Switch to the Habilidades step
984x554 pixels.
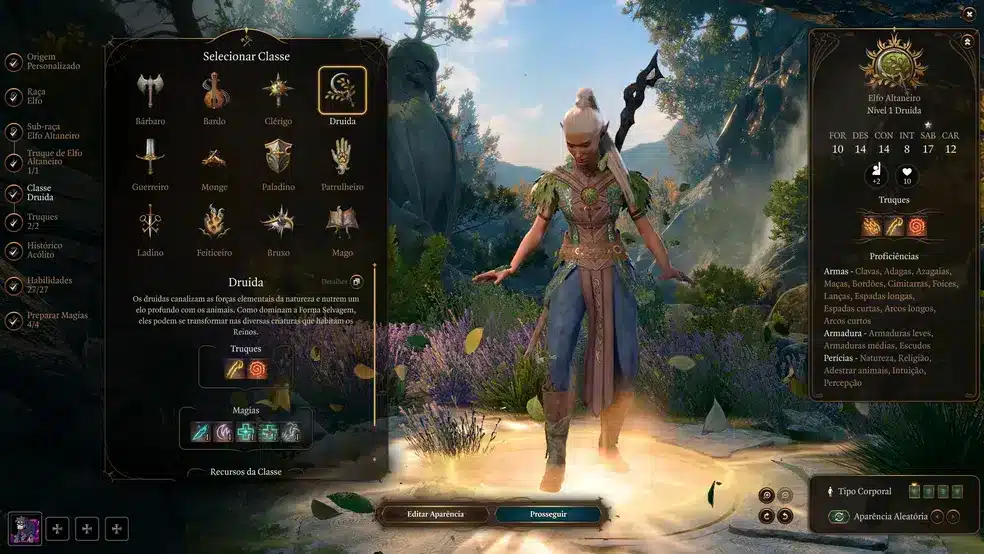[x=43, y=286]
